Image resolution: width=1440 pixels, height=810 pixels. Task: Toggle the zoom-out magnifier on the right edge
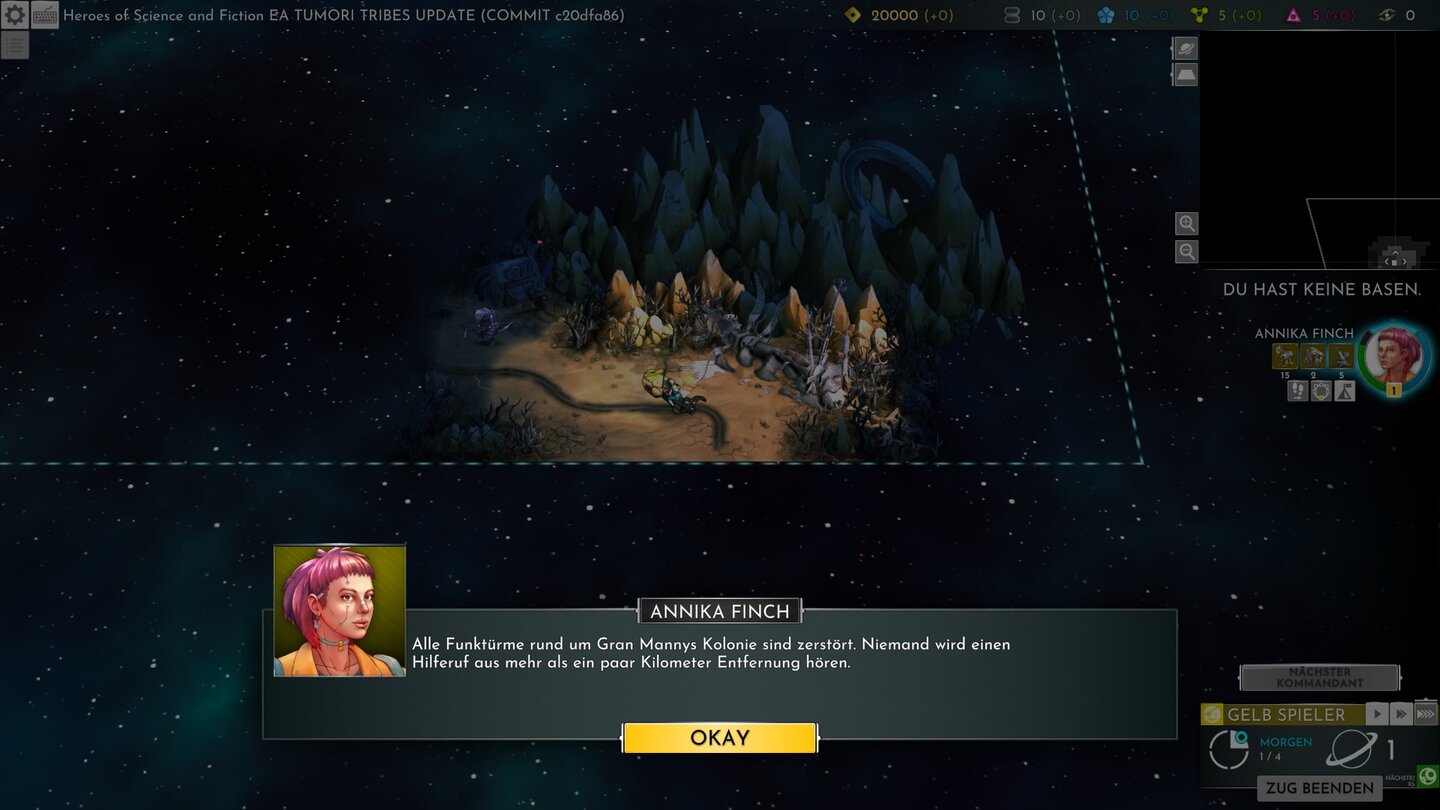coord(1186,251)
